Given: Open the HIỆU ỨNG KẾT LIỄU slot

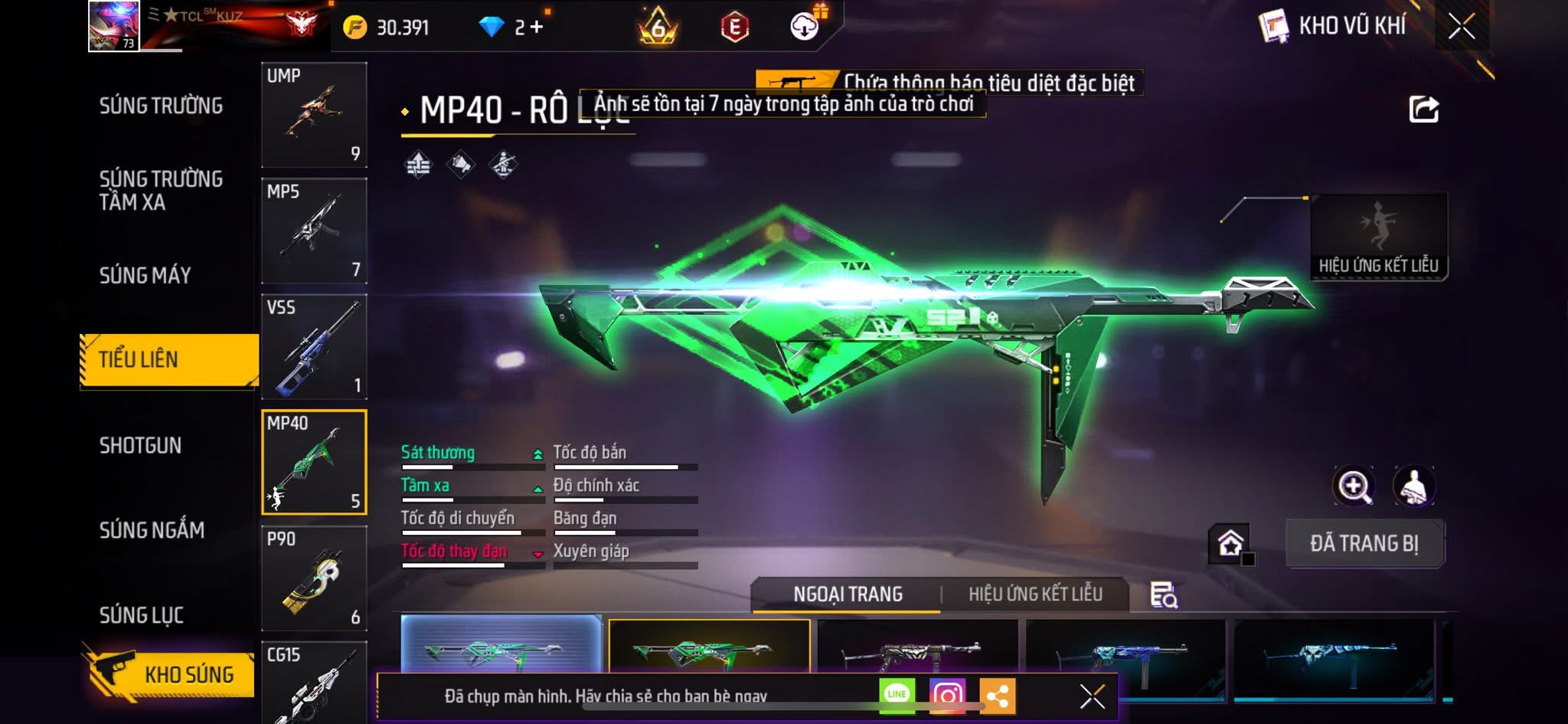Looking at the screenshot, I should click(x=1378, y=236).
